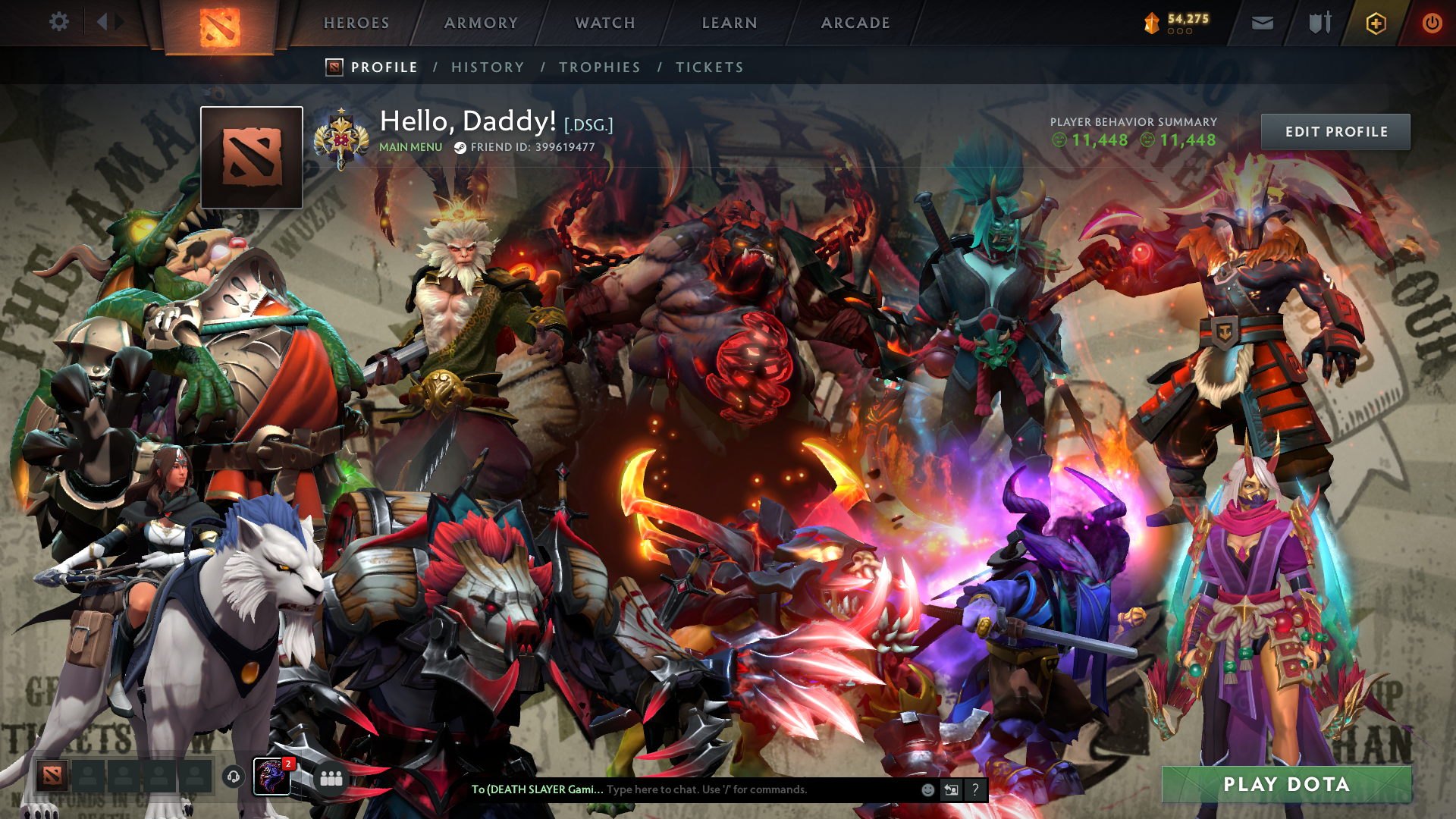
Task: Open the emoticon smiley in the chatbox
Action: (x=927, y=789)
